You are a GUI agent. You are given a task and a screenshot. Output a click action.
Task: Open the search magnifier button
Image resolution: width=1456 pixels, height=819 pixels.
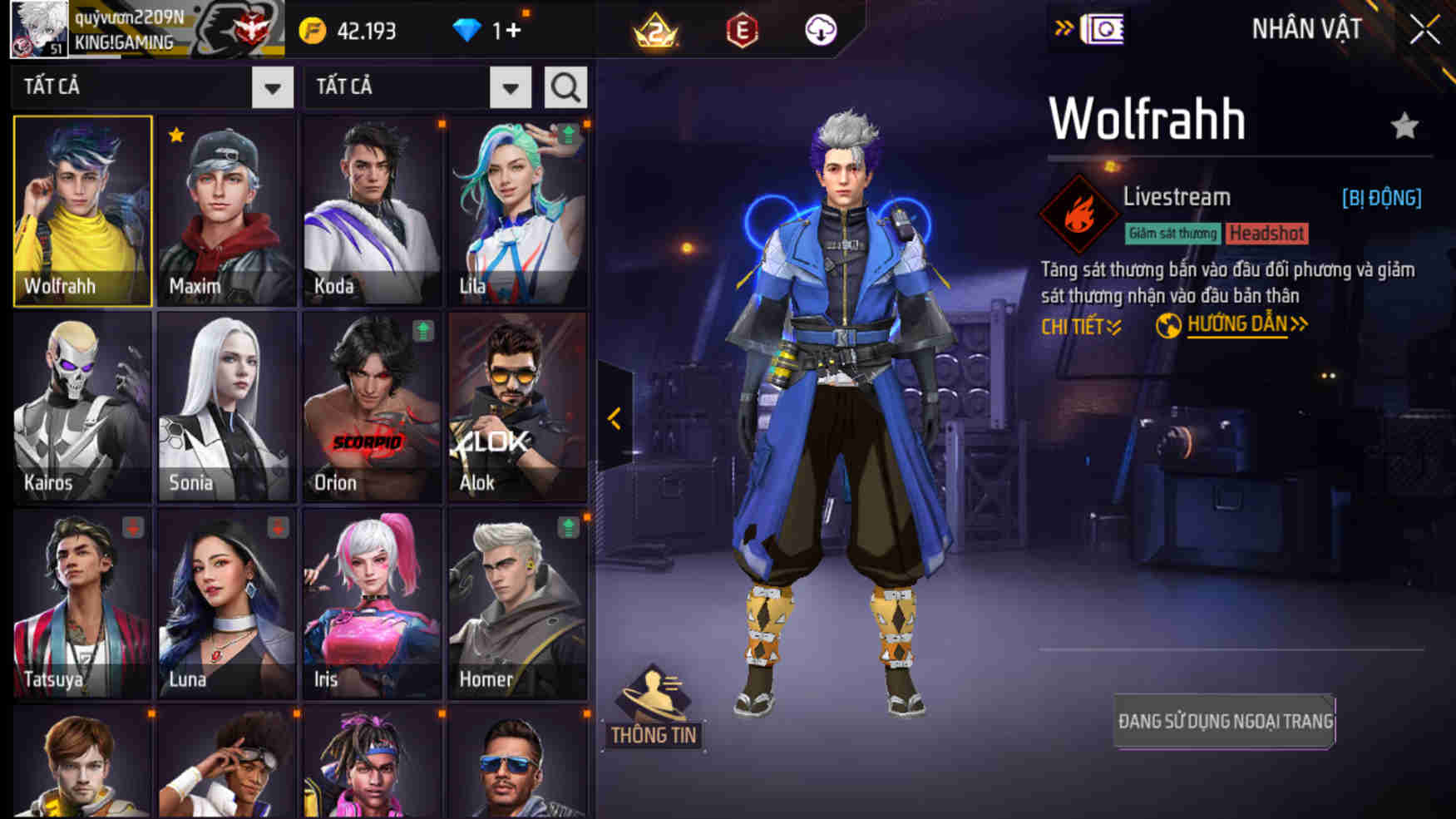[565, 87]
